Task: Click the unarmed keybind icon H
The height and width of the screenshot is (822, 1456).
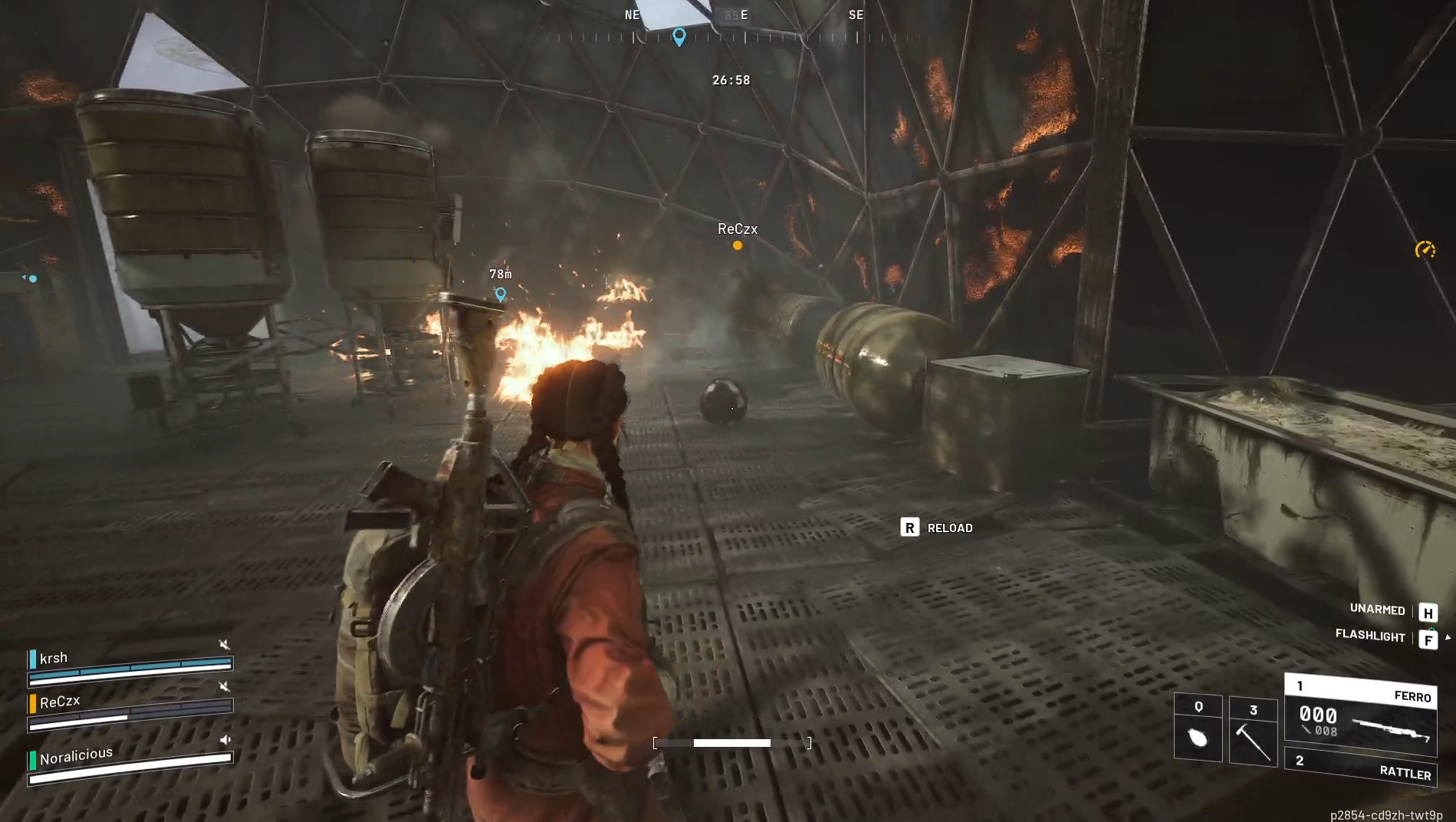Action: [x=1429, y=611]
